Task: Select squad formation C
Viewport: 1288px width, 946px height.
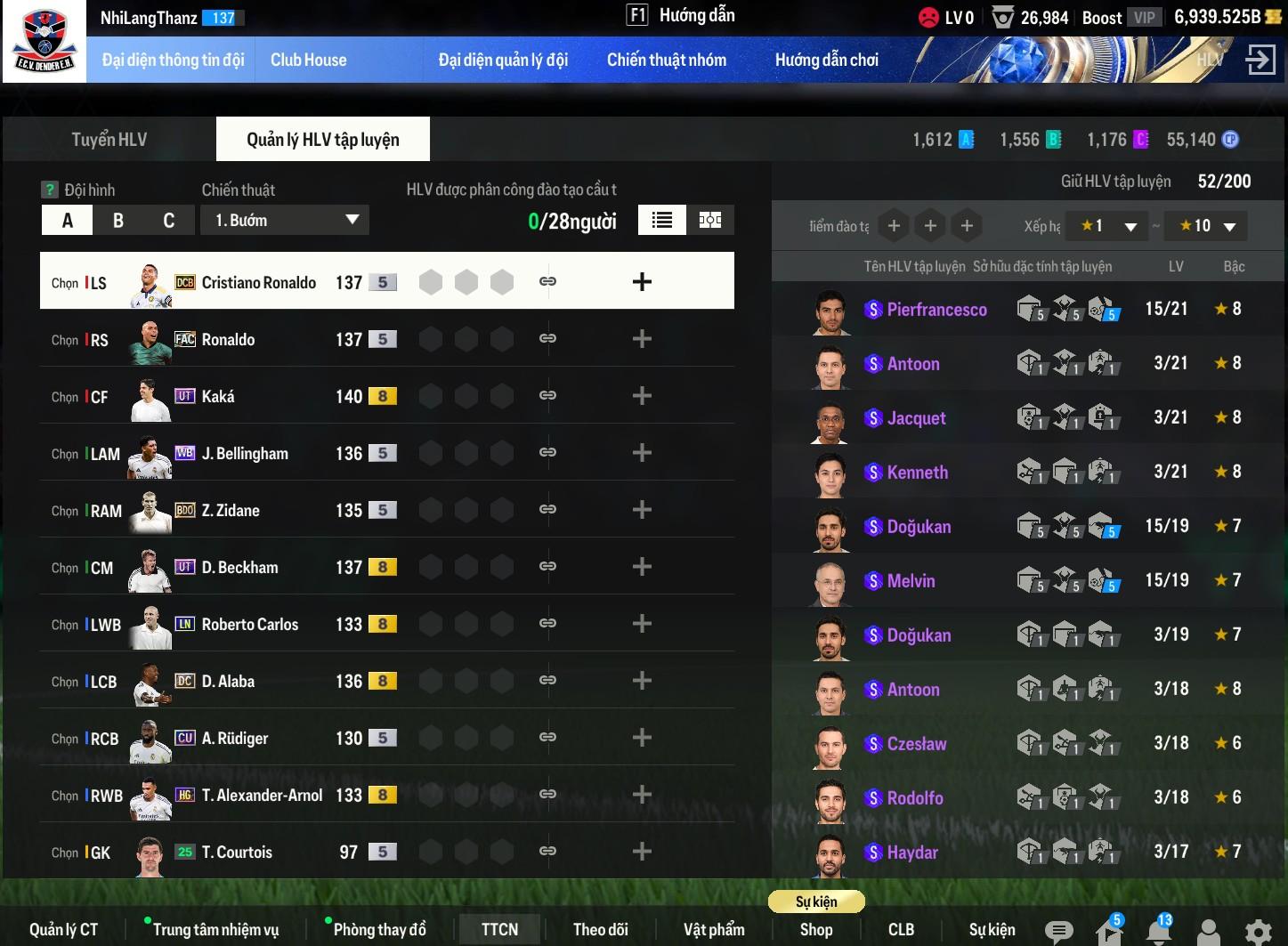Action: pyautogui.click(x=169, y=221)
